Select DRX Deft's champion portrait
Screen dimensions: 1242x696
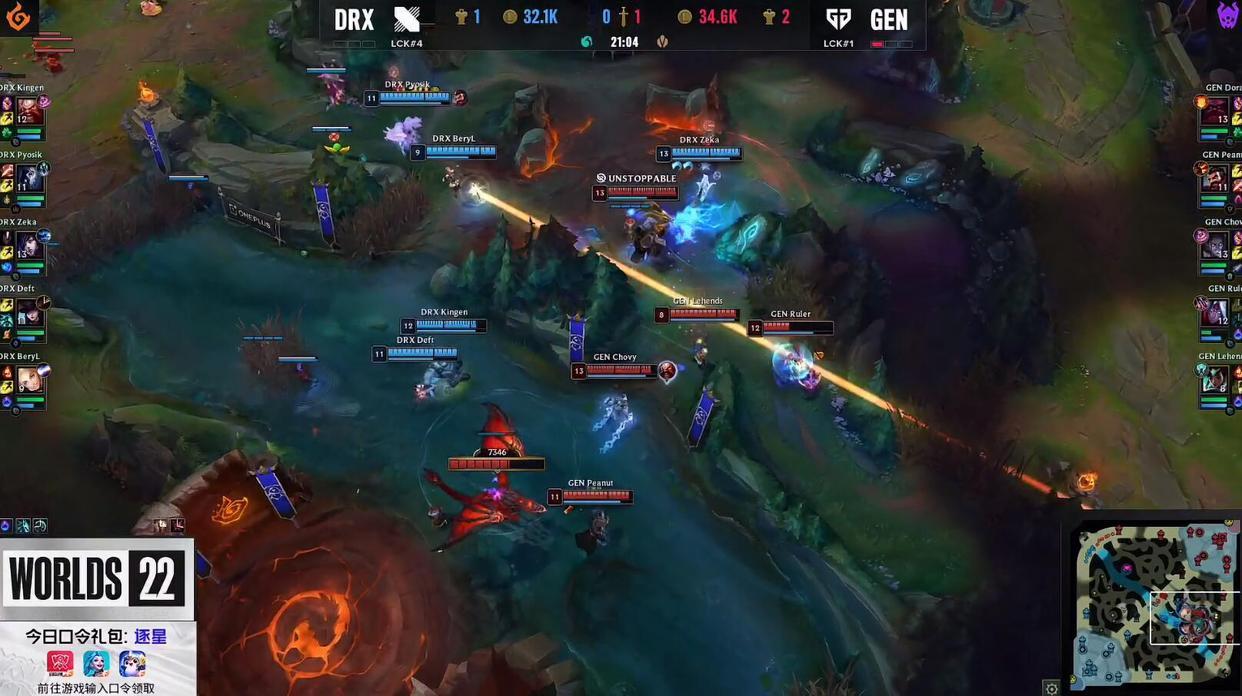tap(29, 312)
